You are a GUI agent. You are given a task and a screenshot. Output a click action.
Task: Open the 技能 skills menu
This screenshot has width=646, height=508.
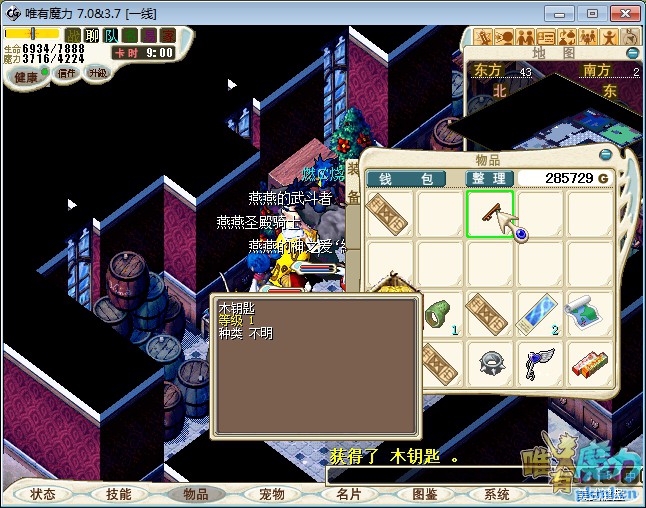119,494
